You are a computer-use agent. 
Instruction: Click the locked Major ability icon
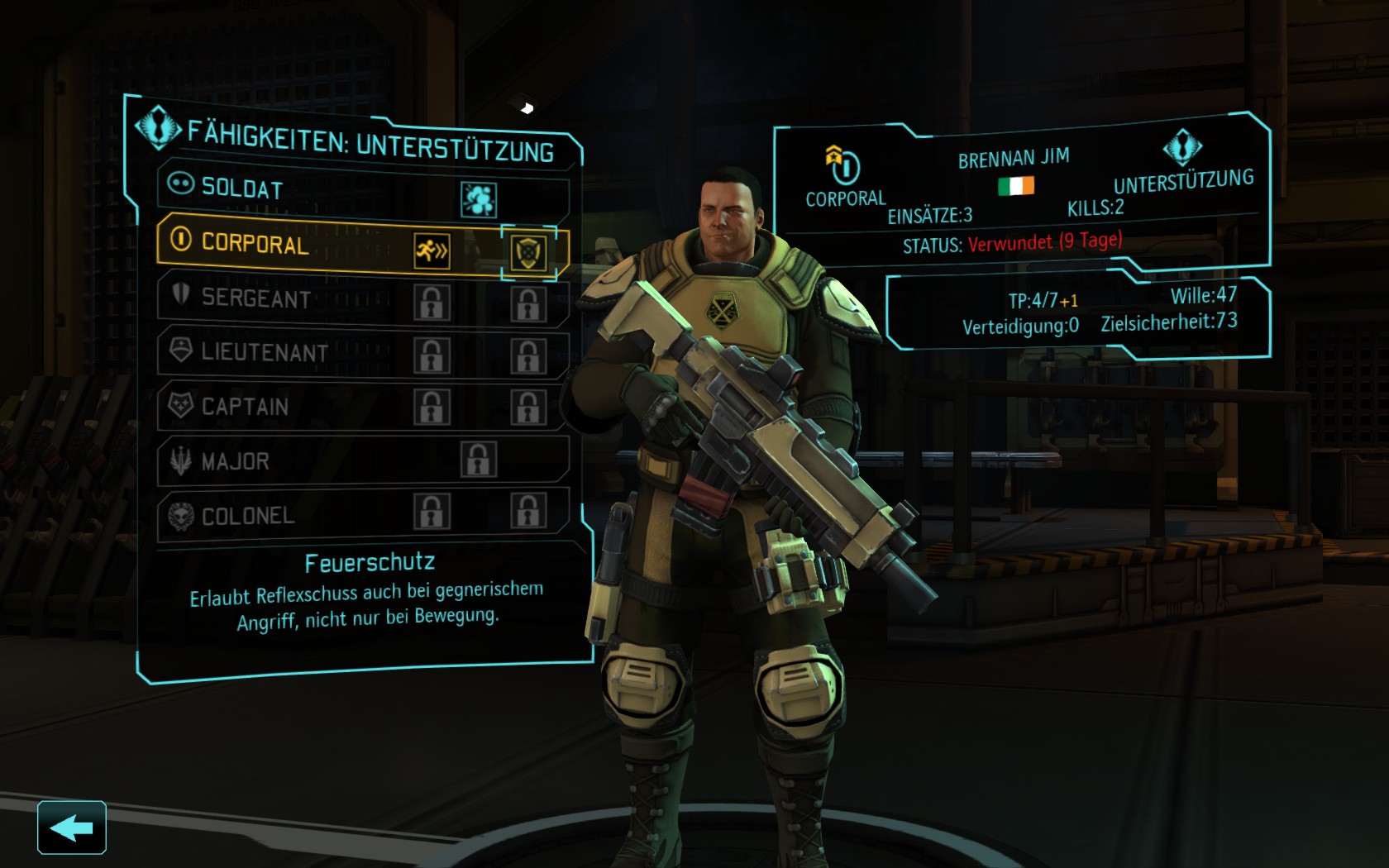click(x=479, y=460)
